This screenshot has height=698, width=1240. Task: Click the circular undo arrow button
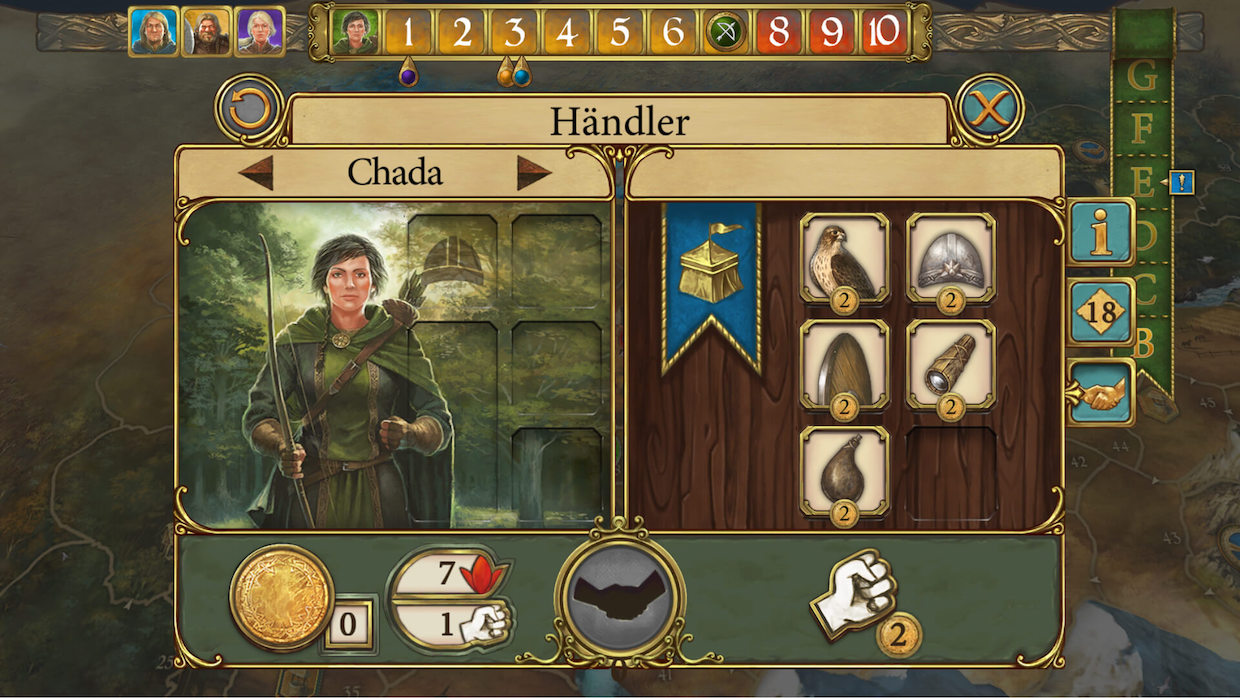pyautogui.click(x=249, y=108)
